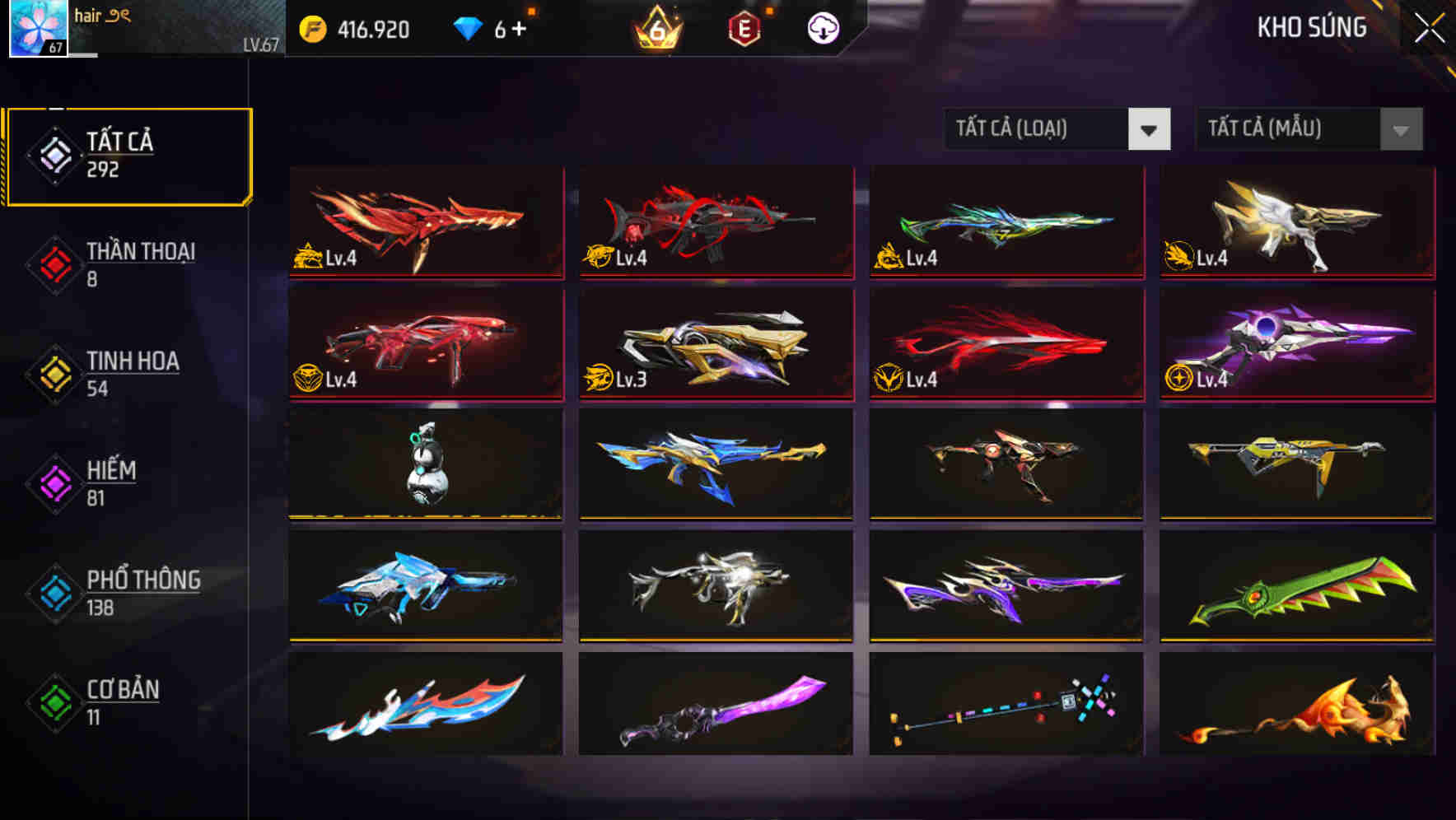The height and width of the screenshot is (820, 1456).
Task: Expand the weapon type dropdown arrow
Action: (1150, 129)
